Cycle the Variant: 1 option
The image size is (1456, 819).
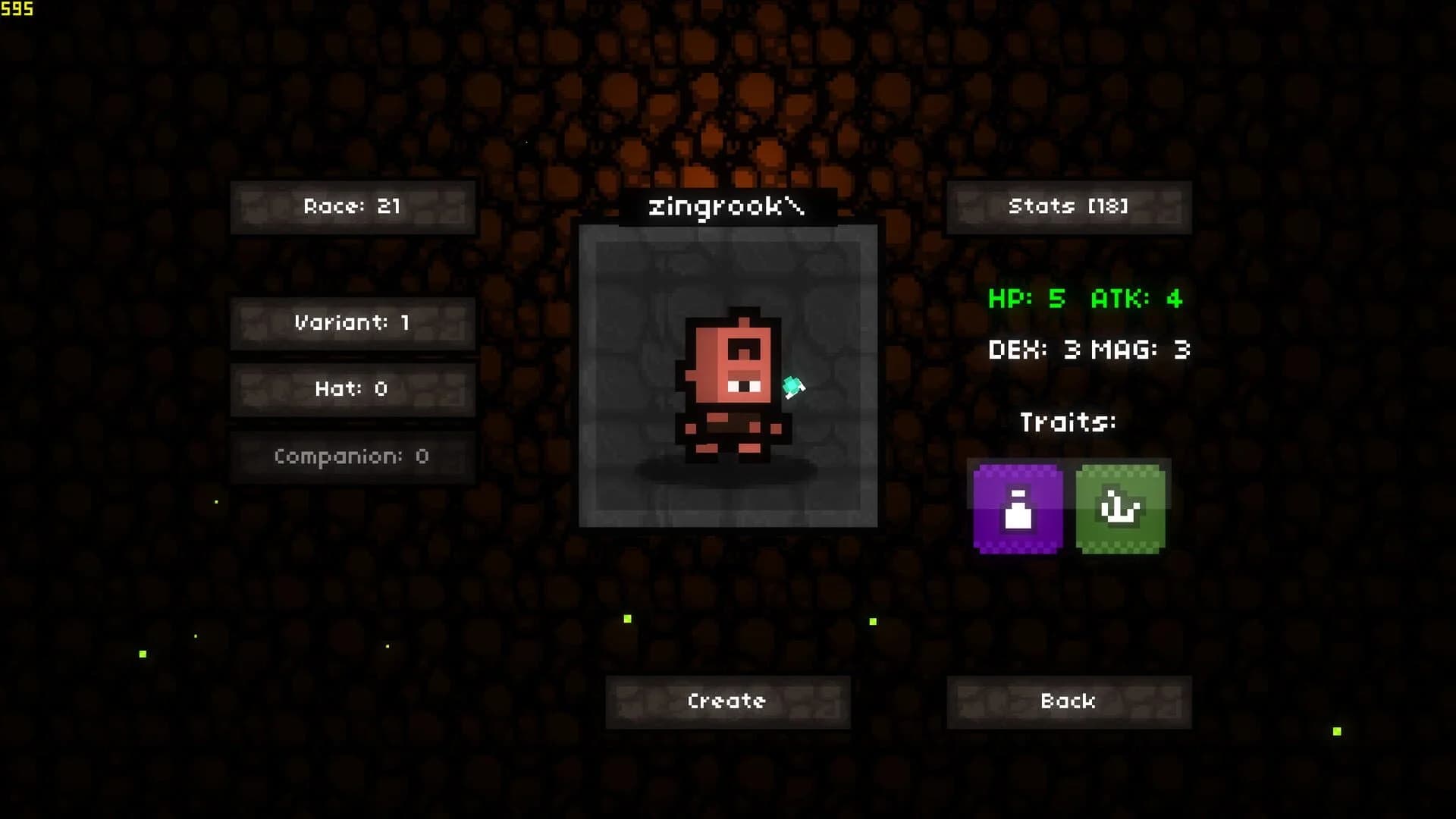point(353,323)
